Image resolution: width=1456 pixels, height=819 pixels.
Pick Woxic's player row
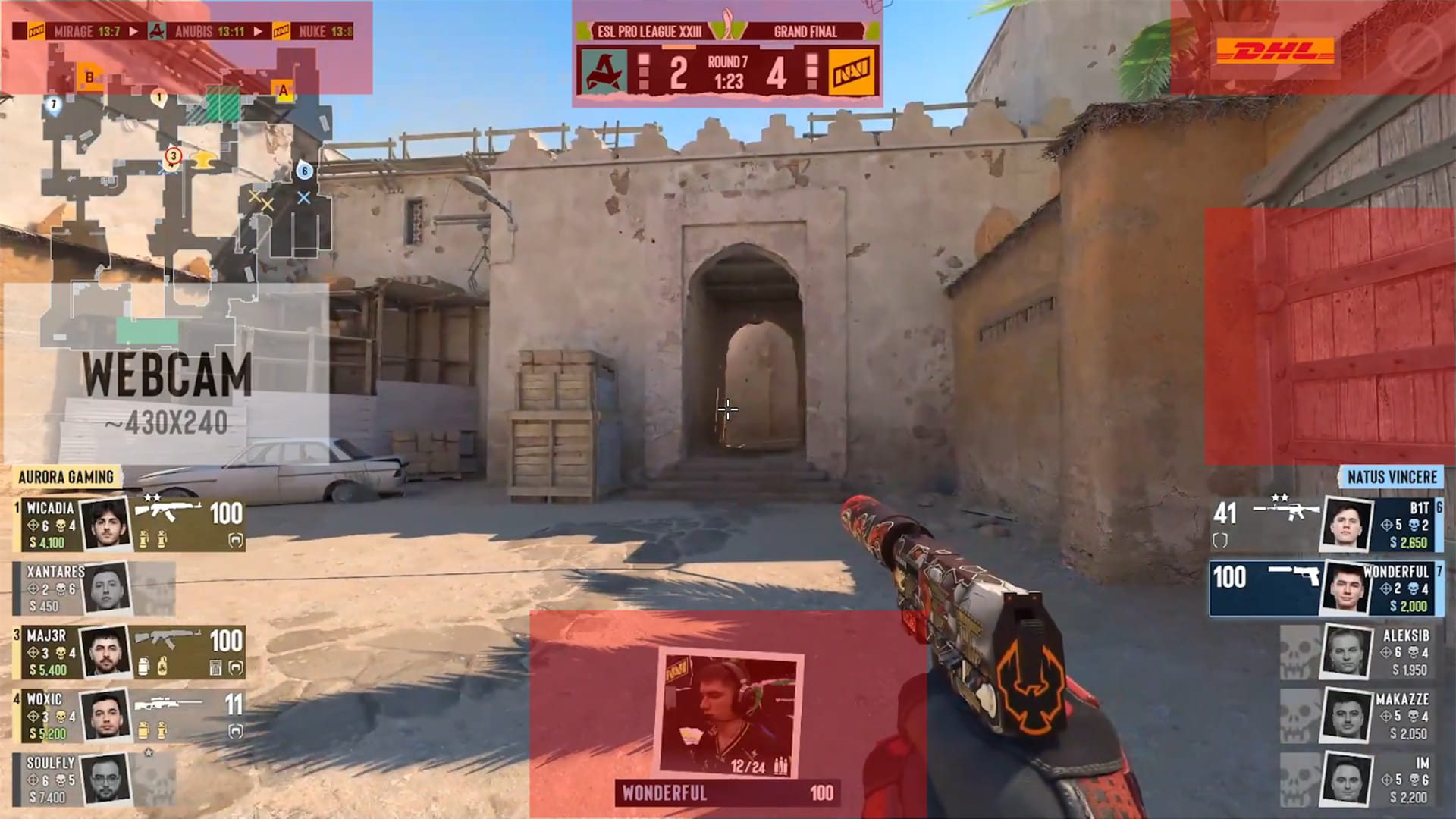coord(129,715)
